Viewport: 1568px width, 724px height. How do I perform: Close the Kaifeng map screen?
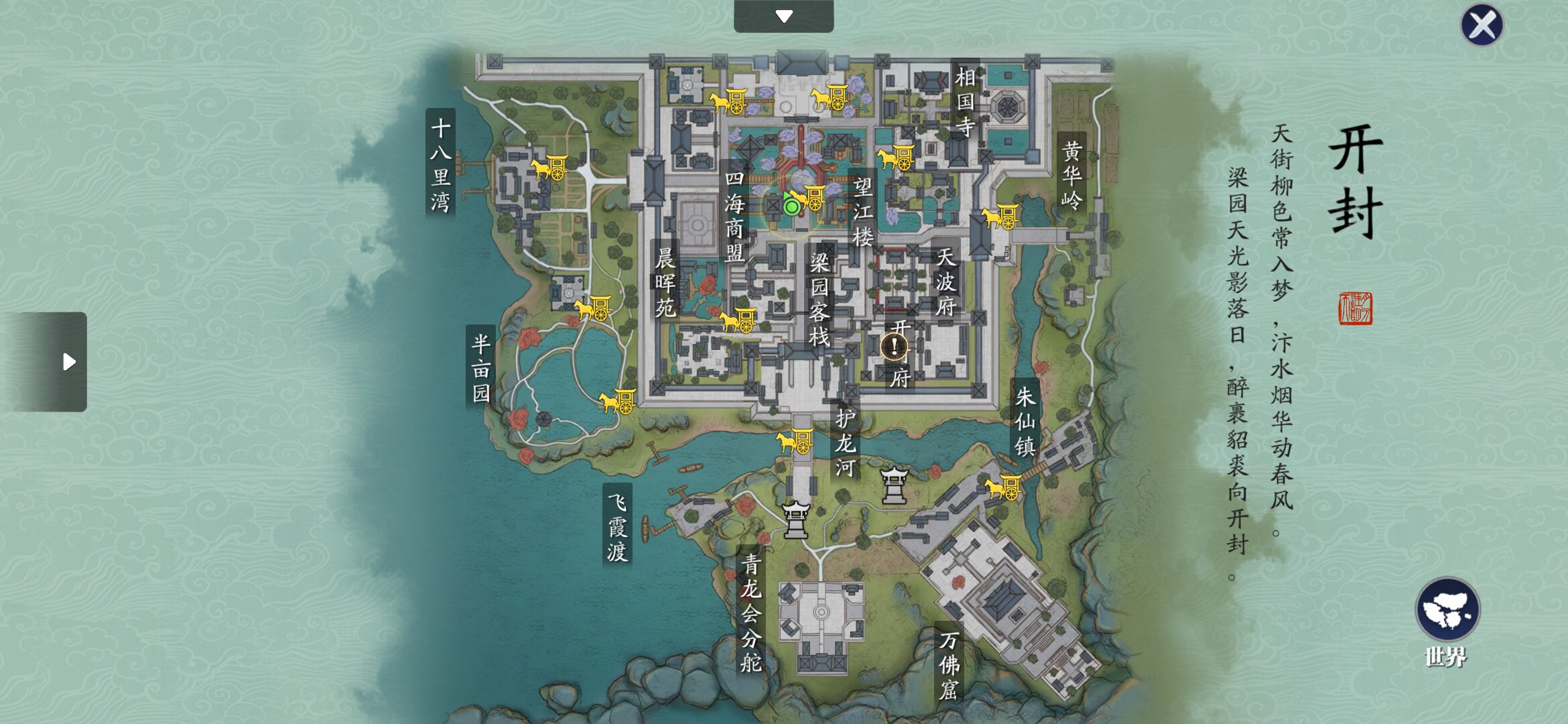click(x=1482, y=25)
